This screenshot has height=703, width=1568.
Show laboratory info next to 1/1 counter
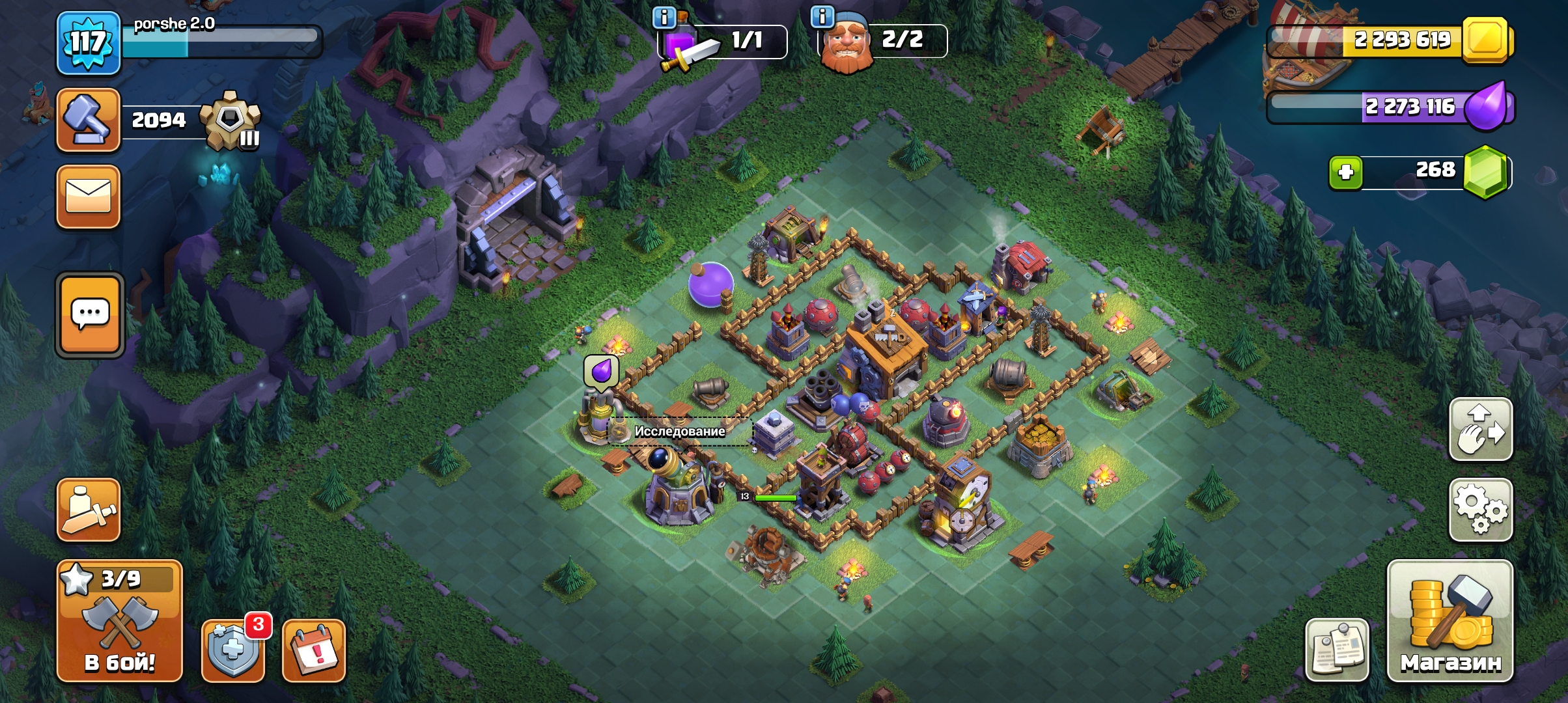click(x=664, y=18)
